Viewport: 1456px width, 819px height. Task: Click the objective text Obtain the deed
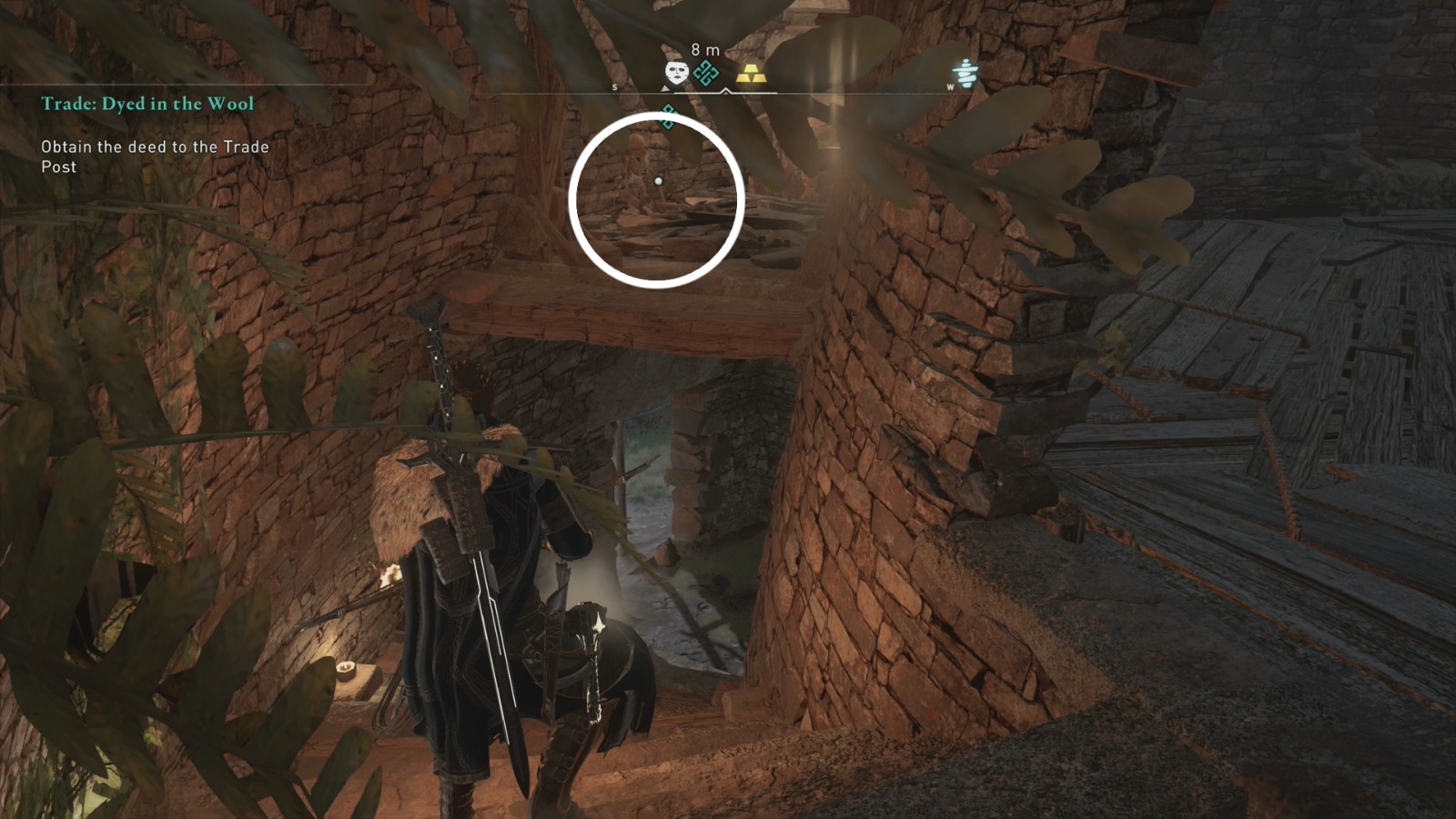click(x=153, y=155)
